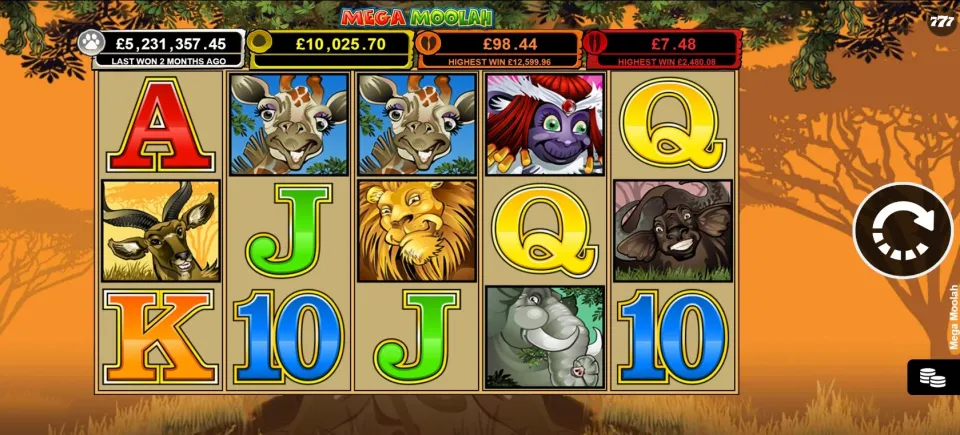Click the 777 casino logo icon
The height and width of the screenshot is (435, 960).
pos(941,22)
